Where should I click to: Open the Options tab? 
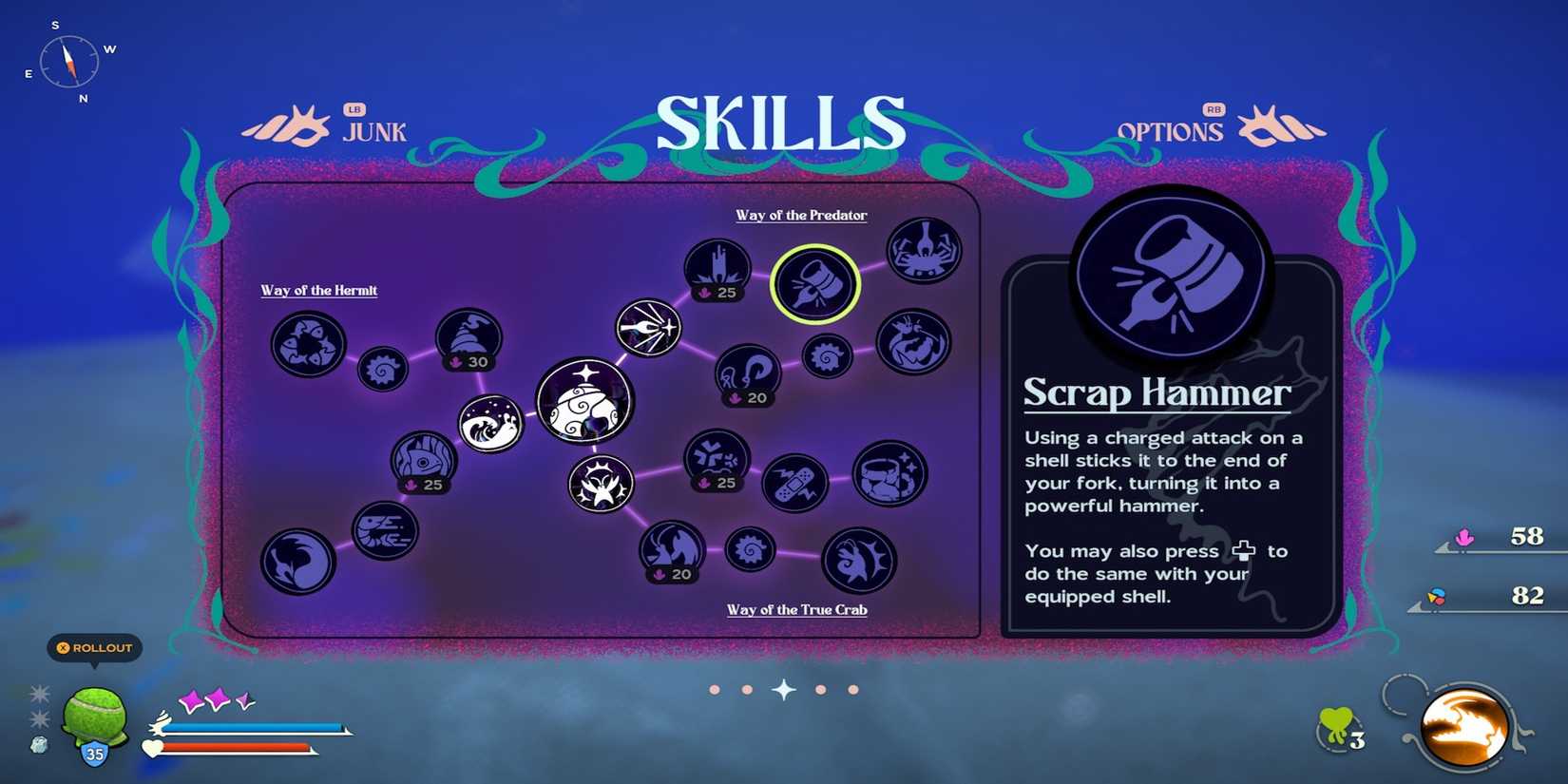click(x=1172, y=132)
